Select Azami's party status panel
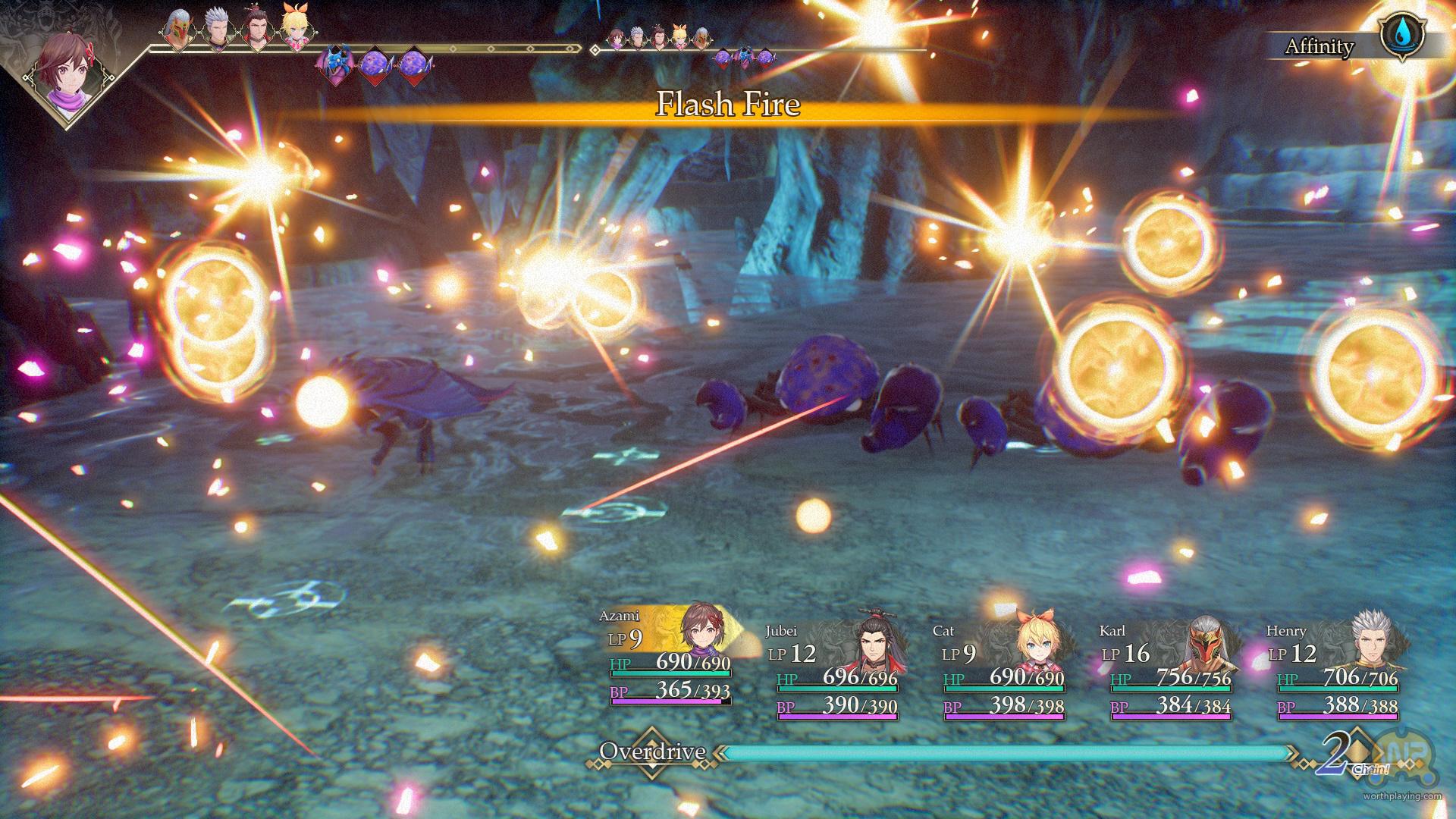The width and height of the screenshot is (1456, 819). 670,657
